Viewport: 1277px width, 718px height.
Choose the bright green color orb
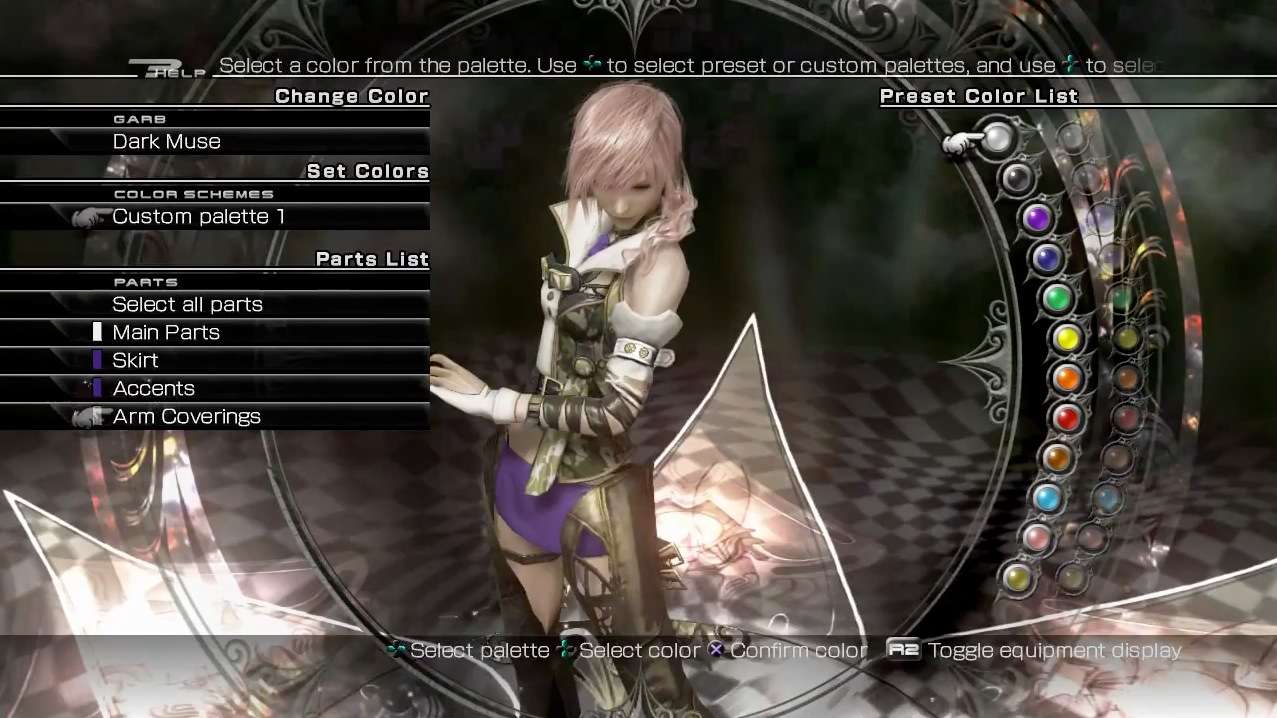(x=1056, y=297)
